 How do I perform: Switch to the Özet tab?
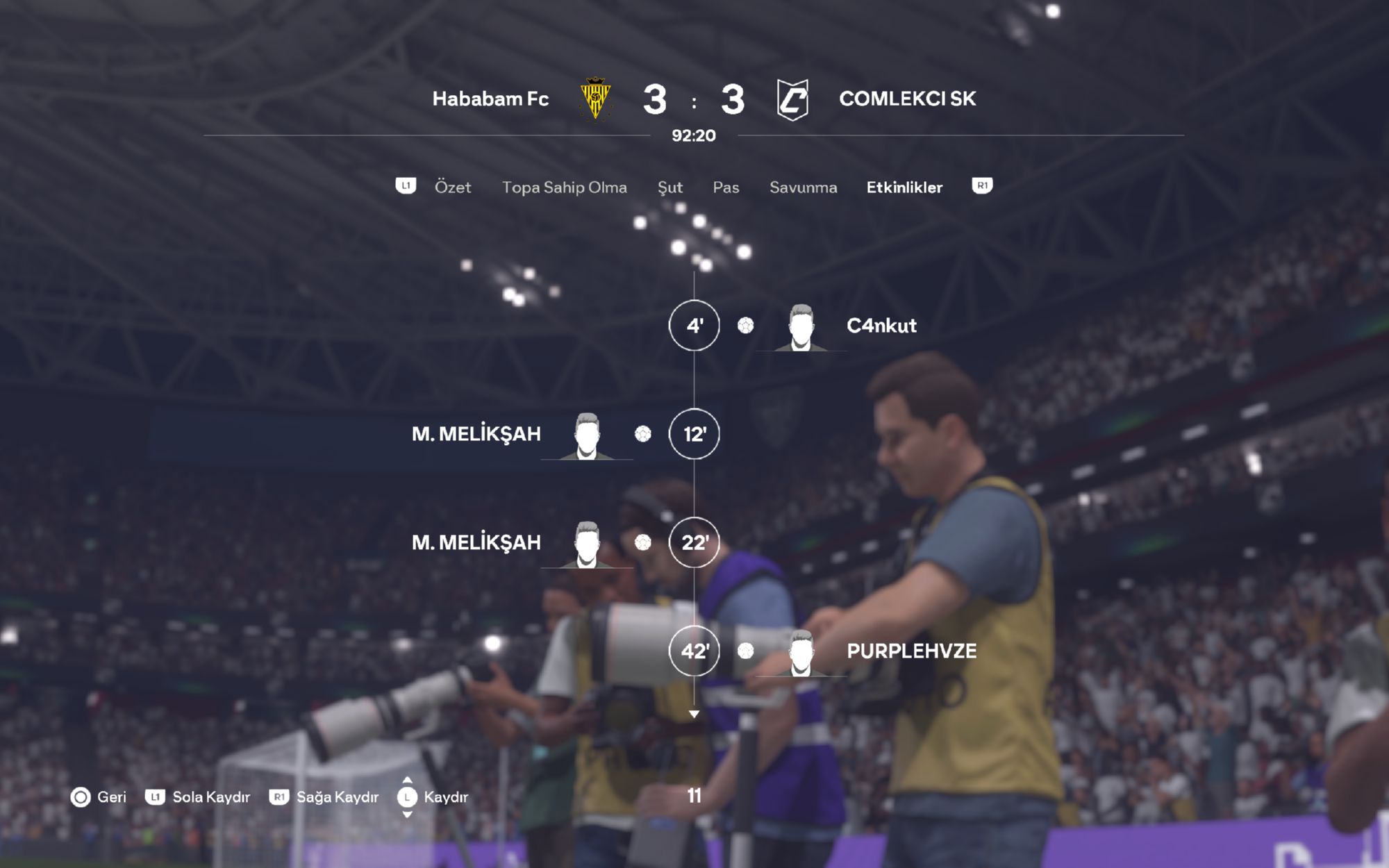click(452, 187)
